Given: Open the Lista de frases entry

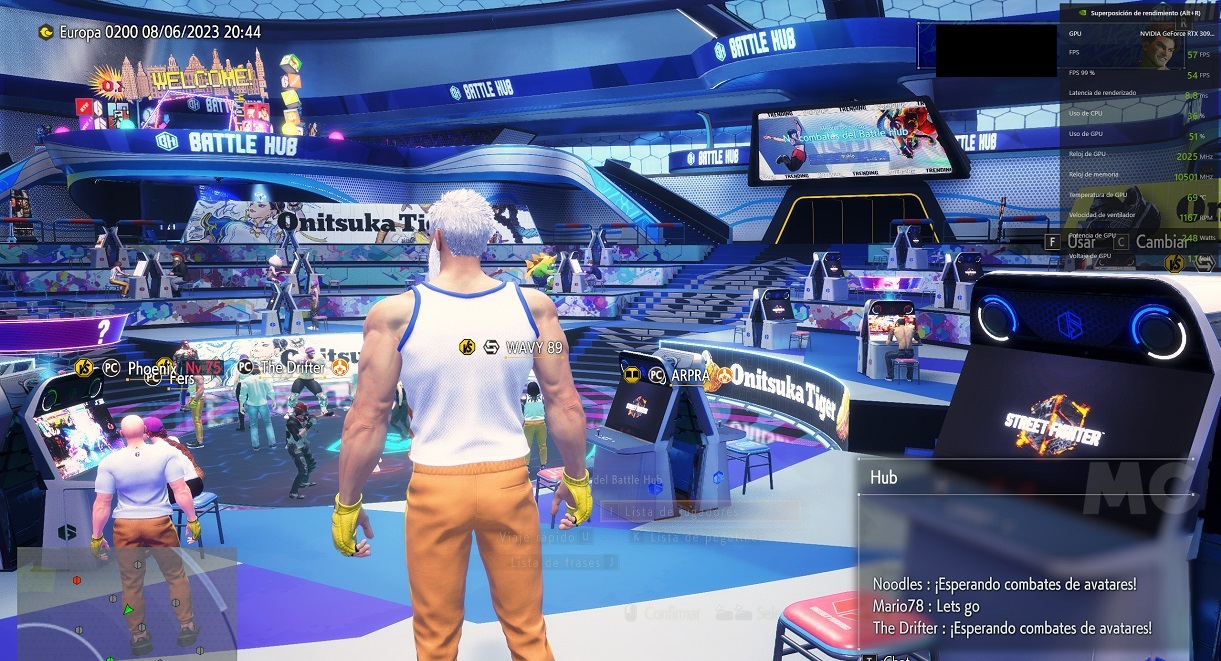Looking at the screenshot, I should click(563, 562).
